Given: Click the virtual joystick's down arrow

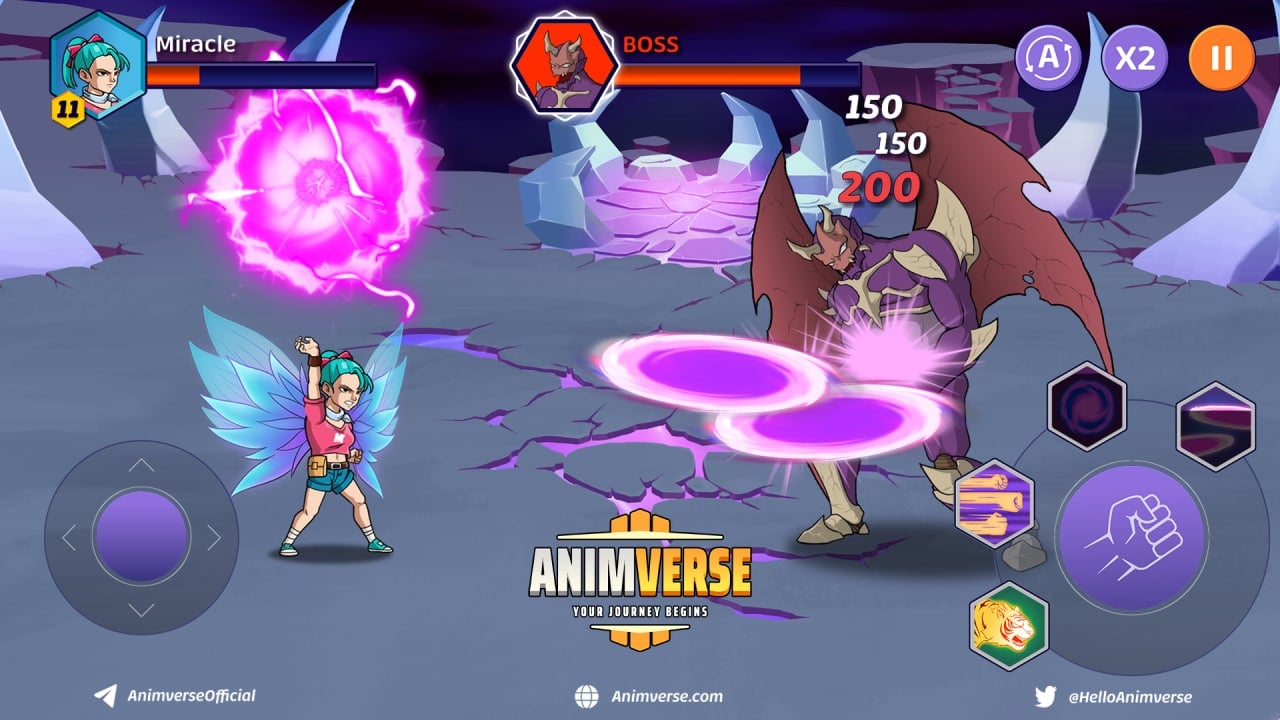Looking at the screenshot, I should [142, 610].
